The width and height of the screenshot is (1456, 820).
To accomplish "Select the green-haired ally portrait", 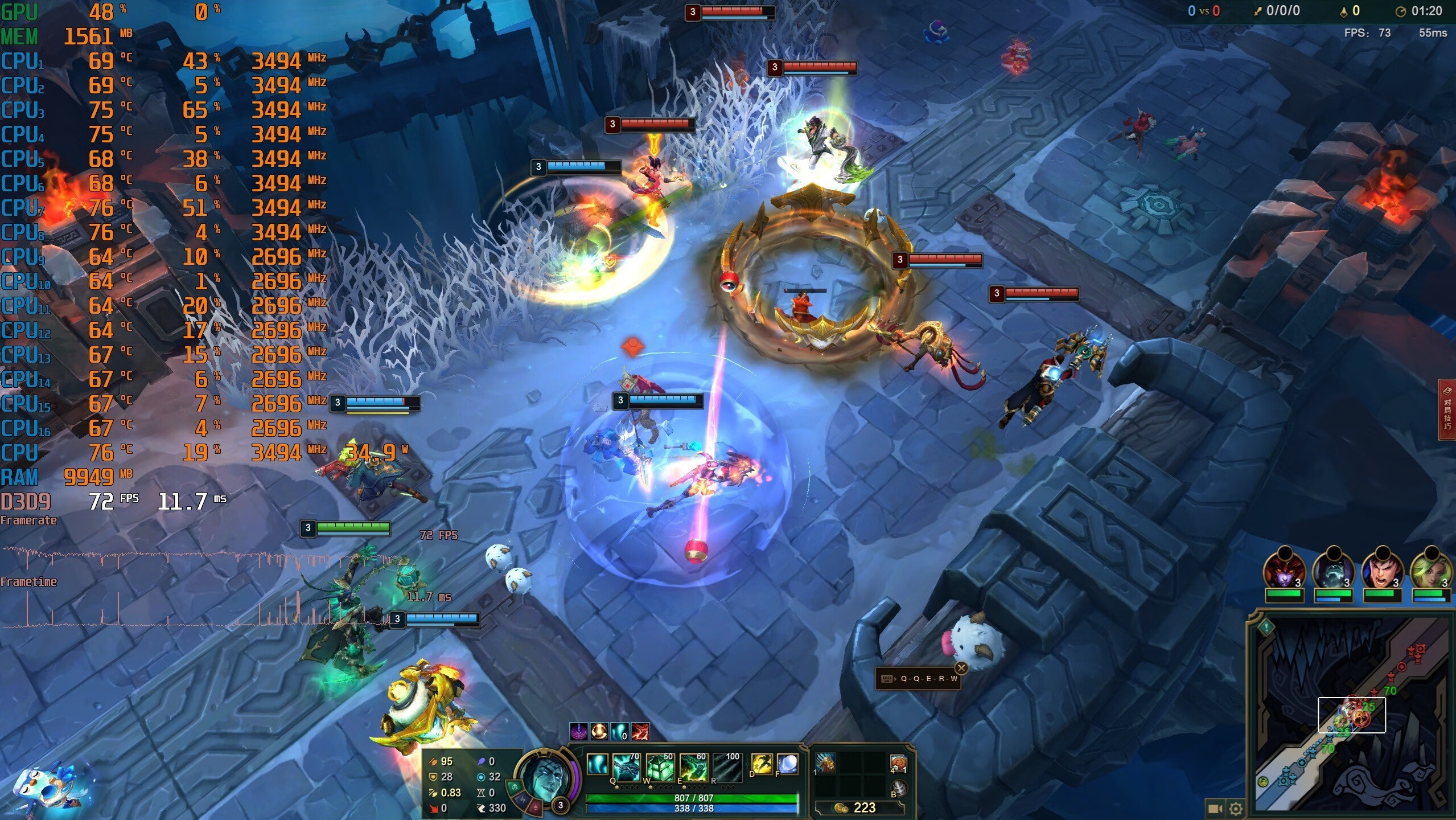I will pyautogui.click(x=1431, y=569).
